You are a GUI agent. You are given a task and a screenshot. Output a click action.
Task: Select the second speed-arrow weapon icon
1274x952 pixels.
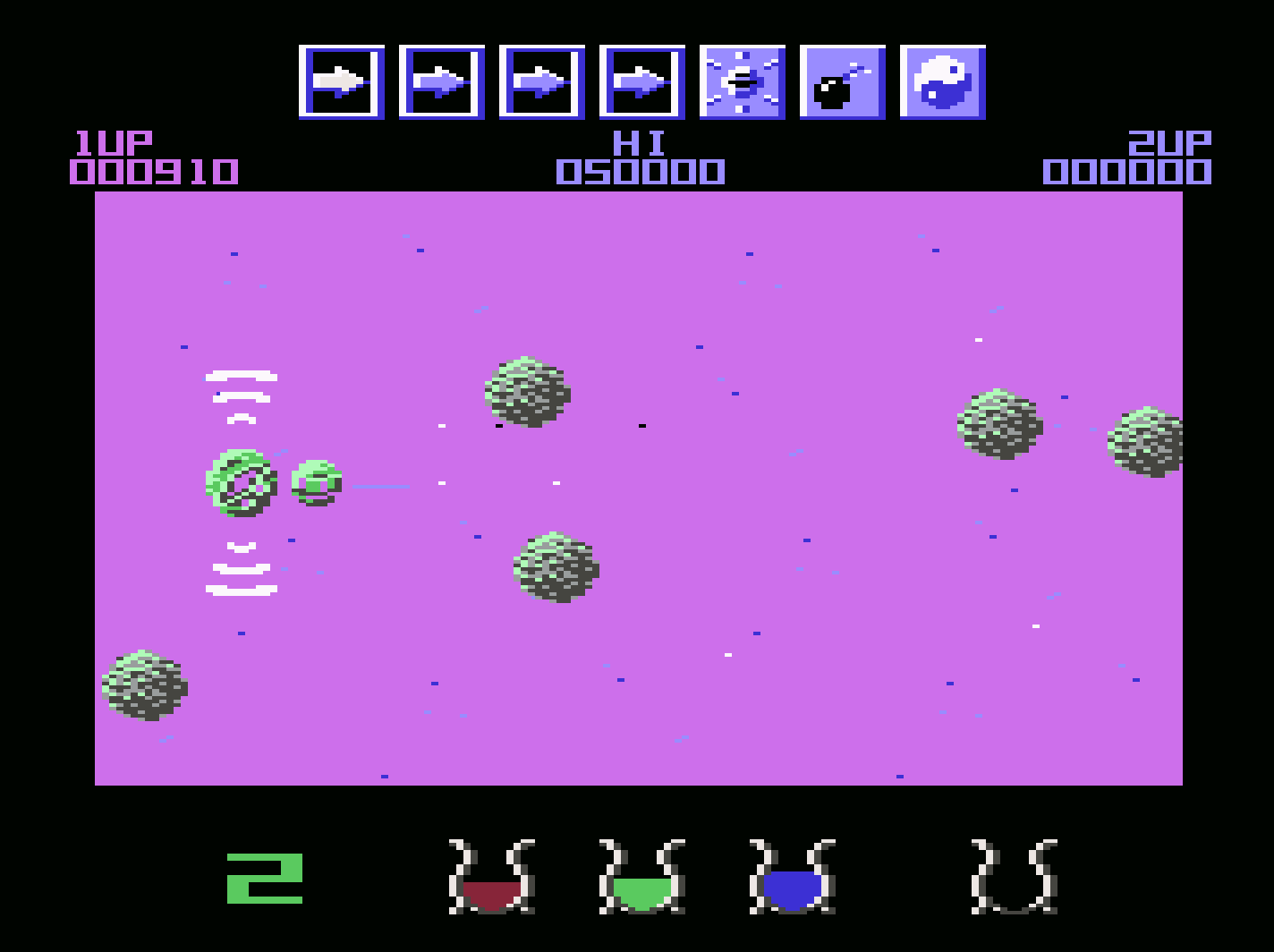(x=443, y=81)
